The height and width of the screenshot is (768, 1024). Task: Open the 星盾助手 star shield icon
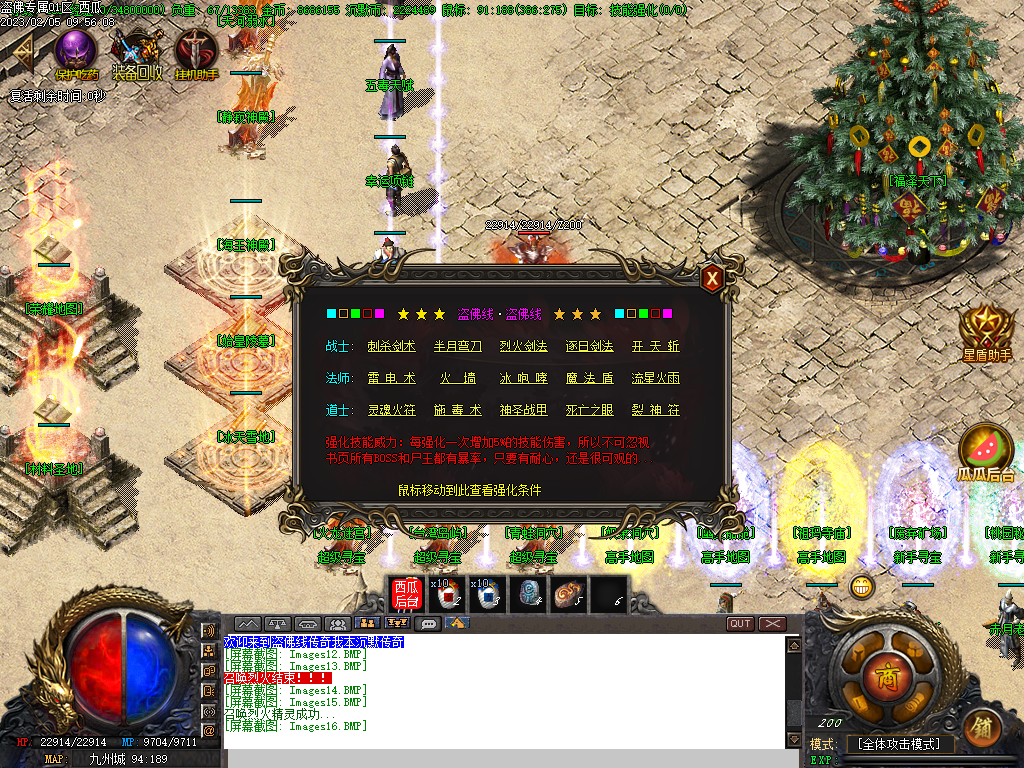click(x=987, y=328)
